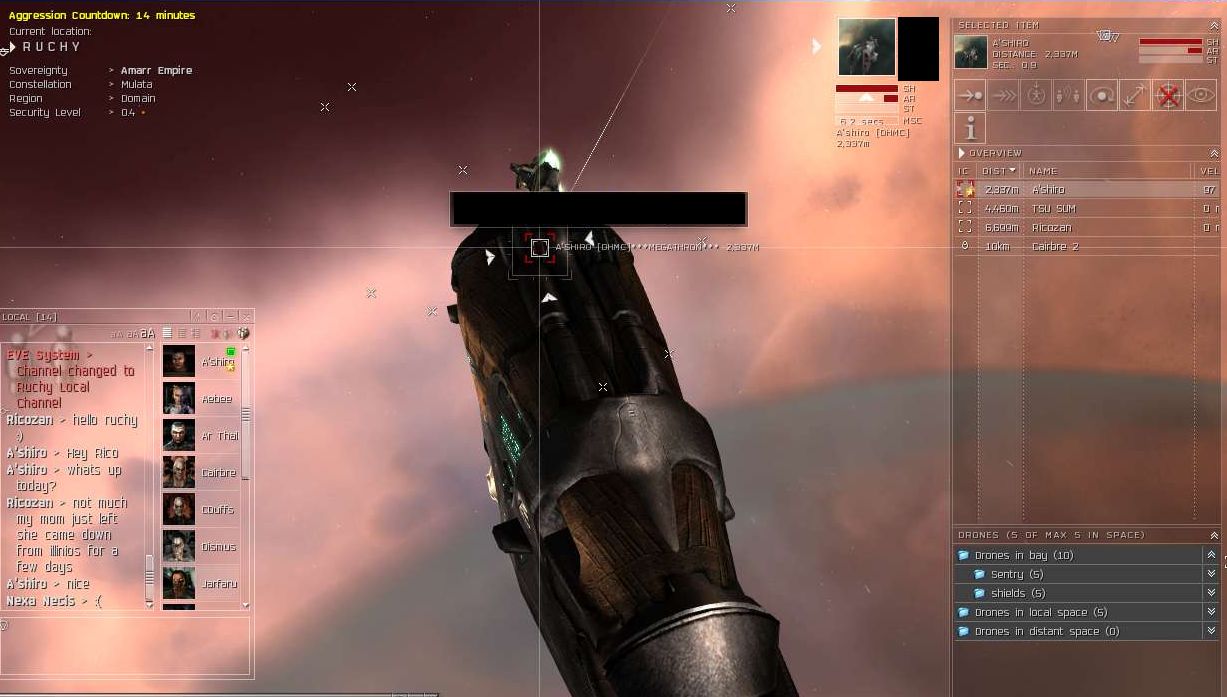1227x697 pixels.
Task: Click the Approach icon in Selected Item
Action: (x=970, y=96)
